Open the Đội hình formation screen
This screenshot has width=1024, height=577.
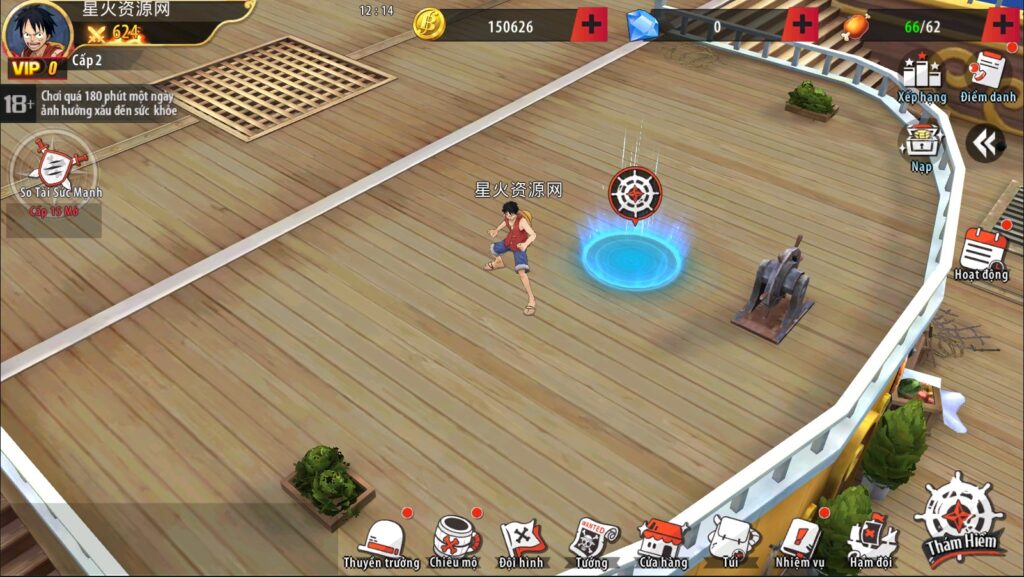point(521,543)
